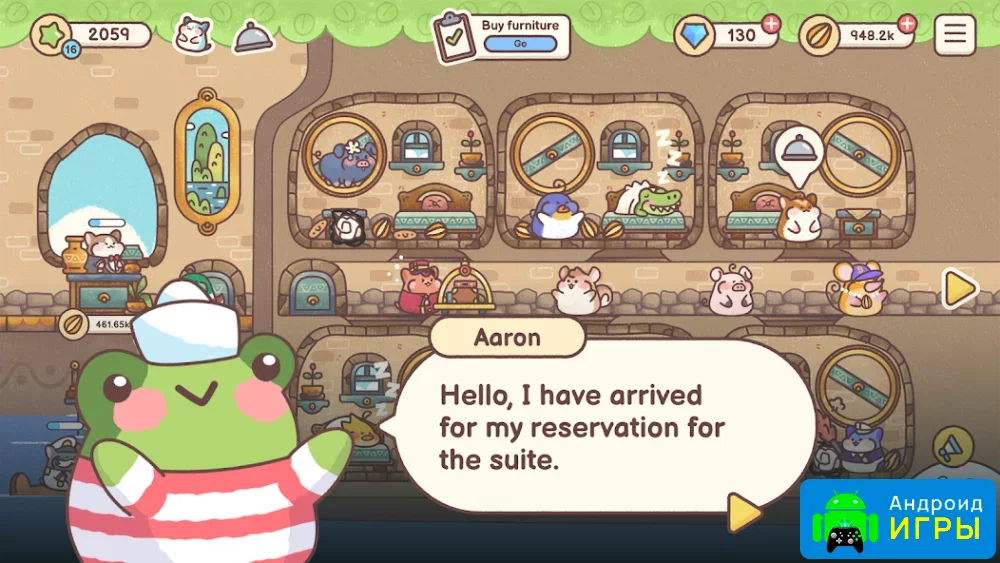Open the service cloche icon
The height and width of the screenshot is (563, 1000).
click(253, 37)
